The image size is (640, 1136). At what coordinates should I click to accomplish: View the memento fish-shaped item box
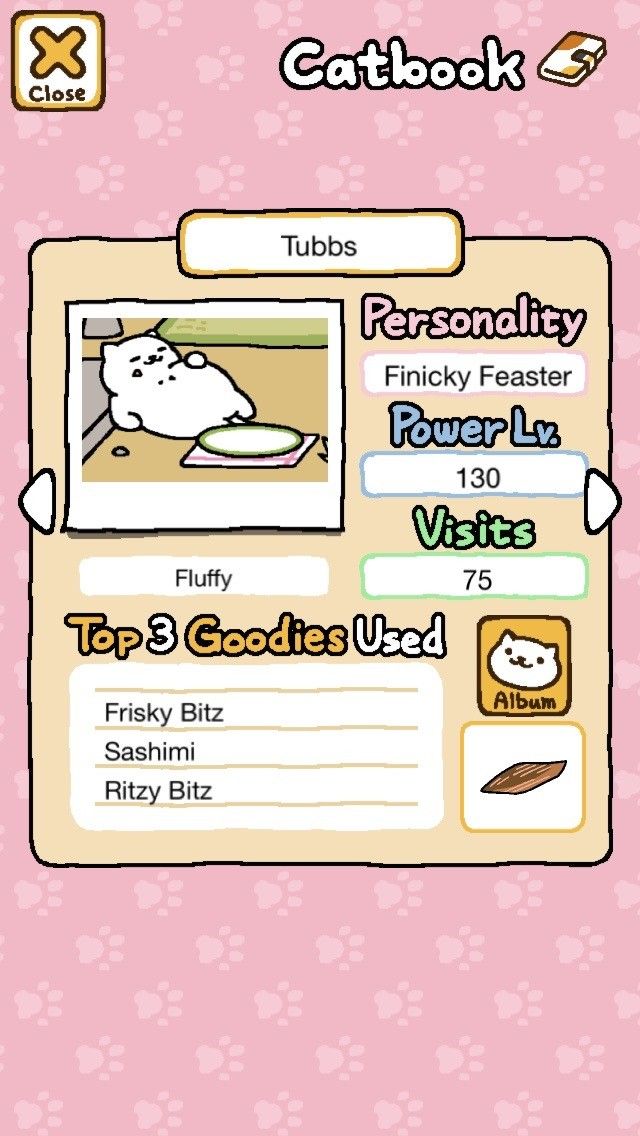[x=522, y=777]
